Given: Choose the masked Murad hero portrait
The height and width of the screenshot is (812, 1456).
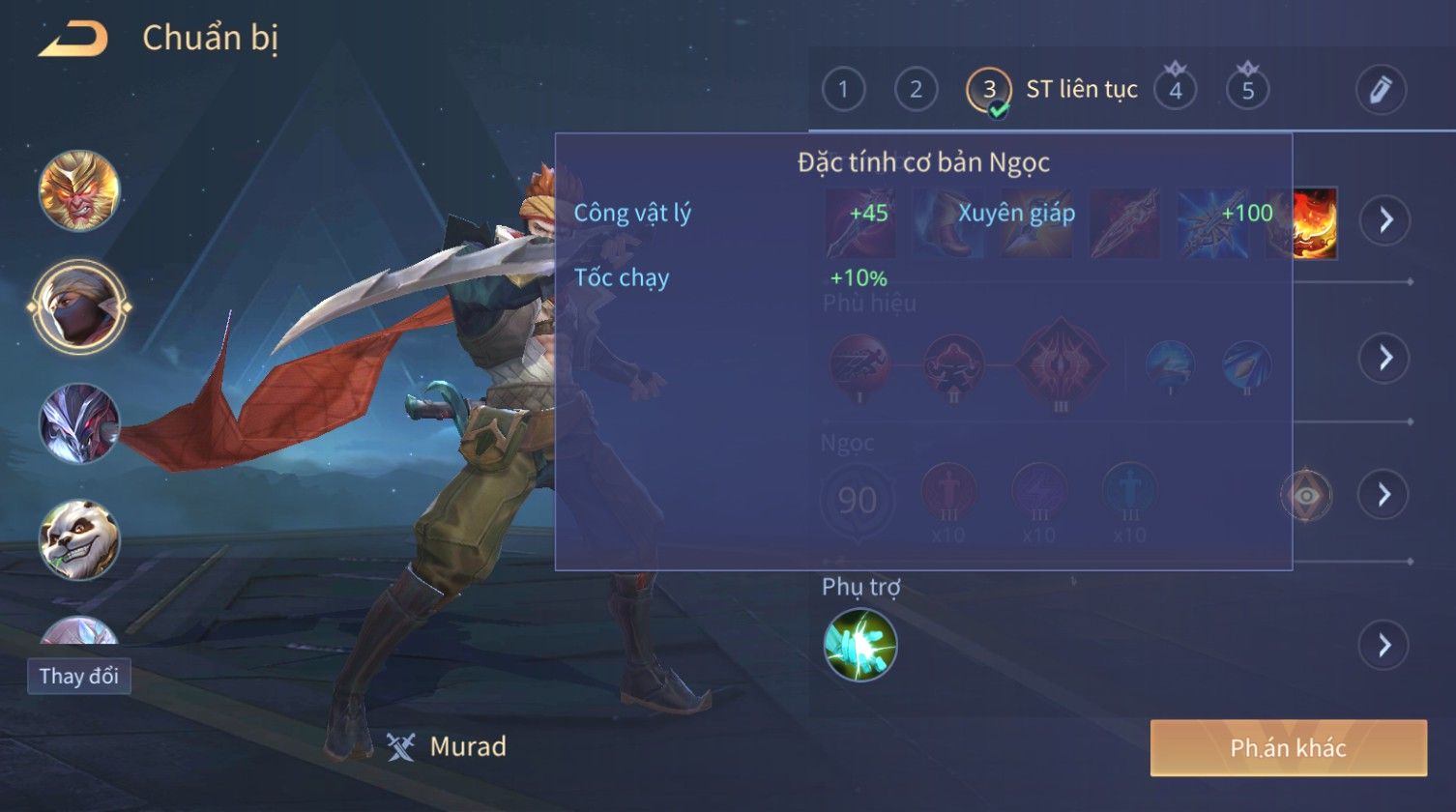Looking at the screenshot, I should [x=79, y=306].
